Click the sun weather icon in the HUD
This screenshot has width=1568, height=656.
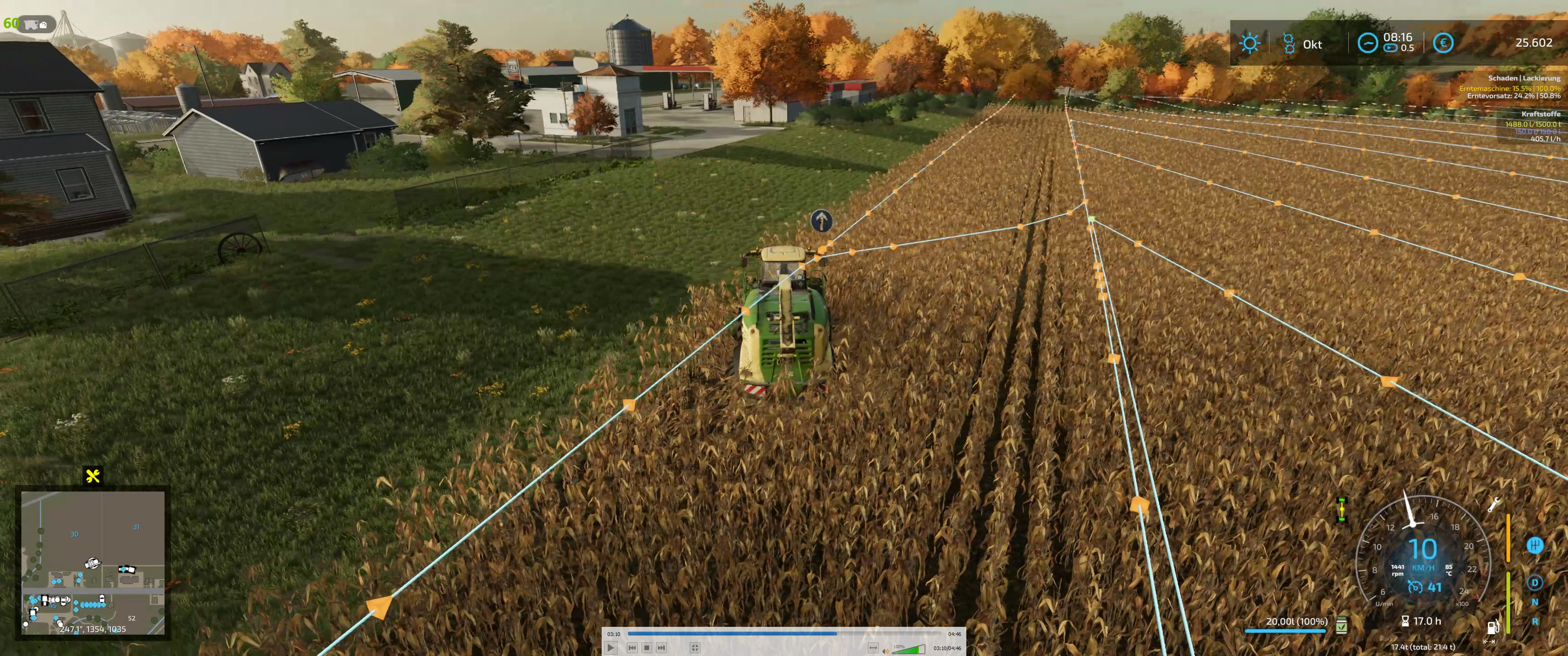tap(1250, 43)
